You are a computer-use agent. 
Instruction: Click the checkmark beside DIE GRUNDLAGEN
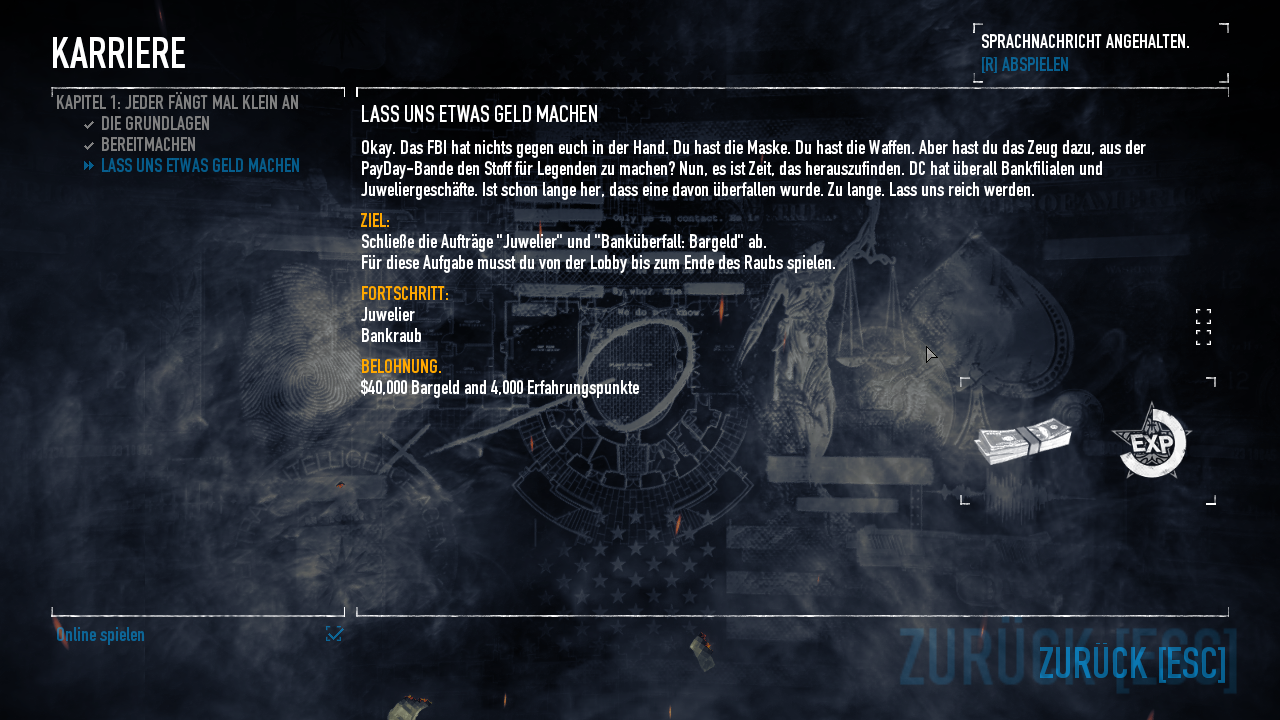coord(87,124)
